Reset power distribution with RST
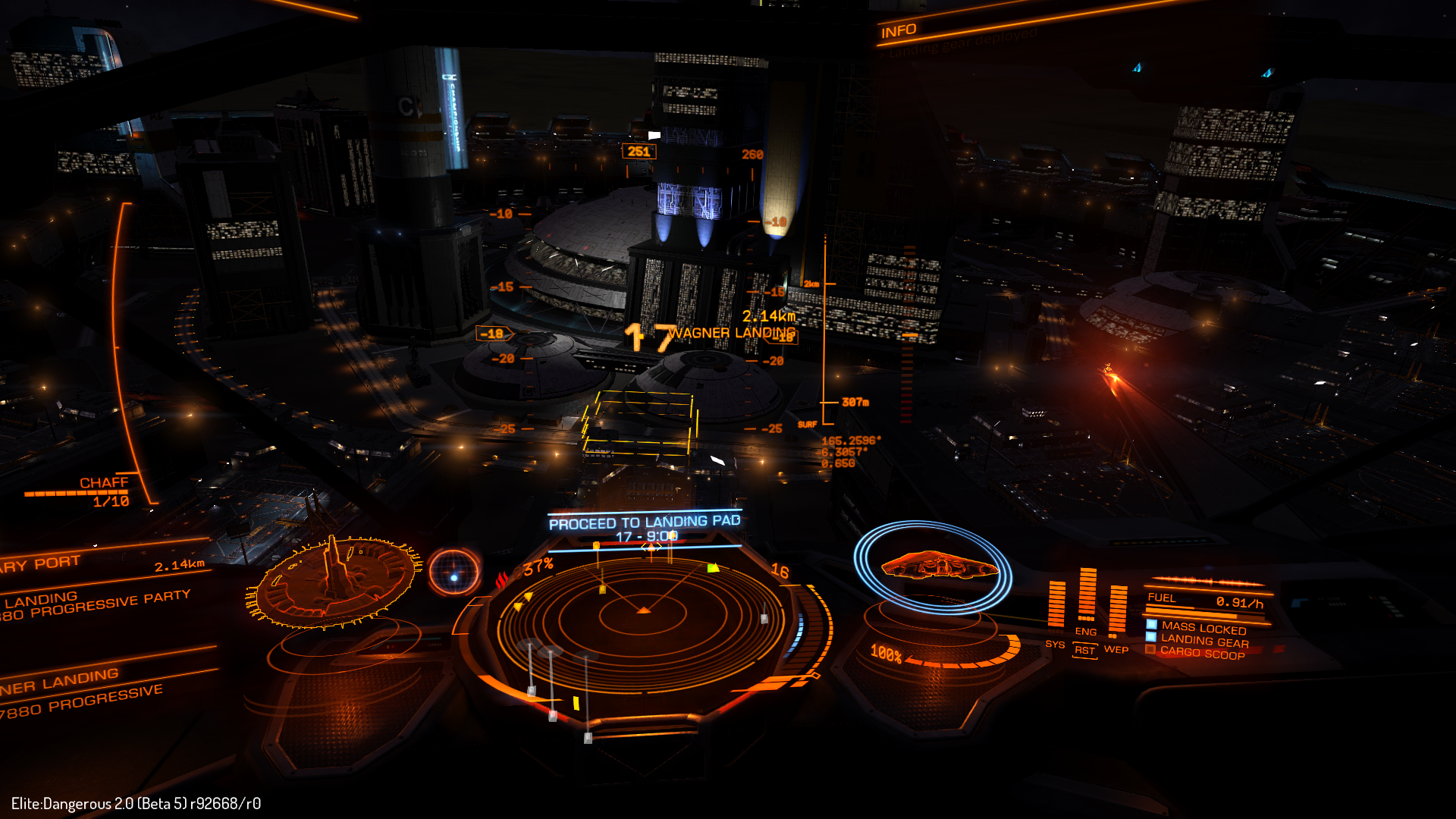The height and width of the screenshot is (819, 1456). 1085,651
